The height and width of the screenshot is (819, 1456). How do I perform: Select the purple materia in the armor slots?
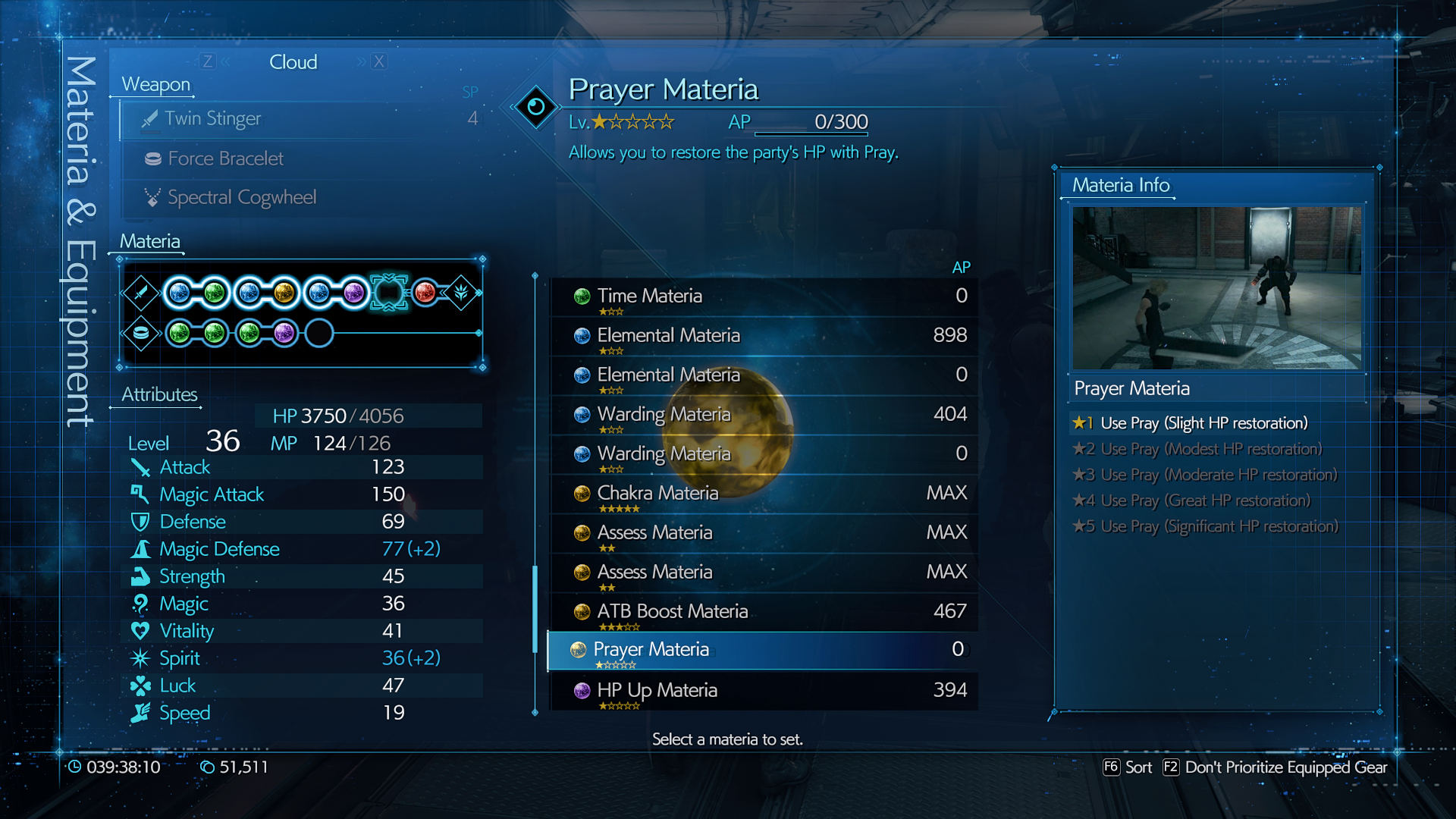click(284, 333)
